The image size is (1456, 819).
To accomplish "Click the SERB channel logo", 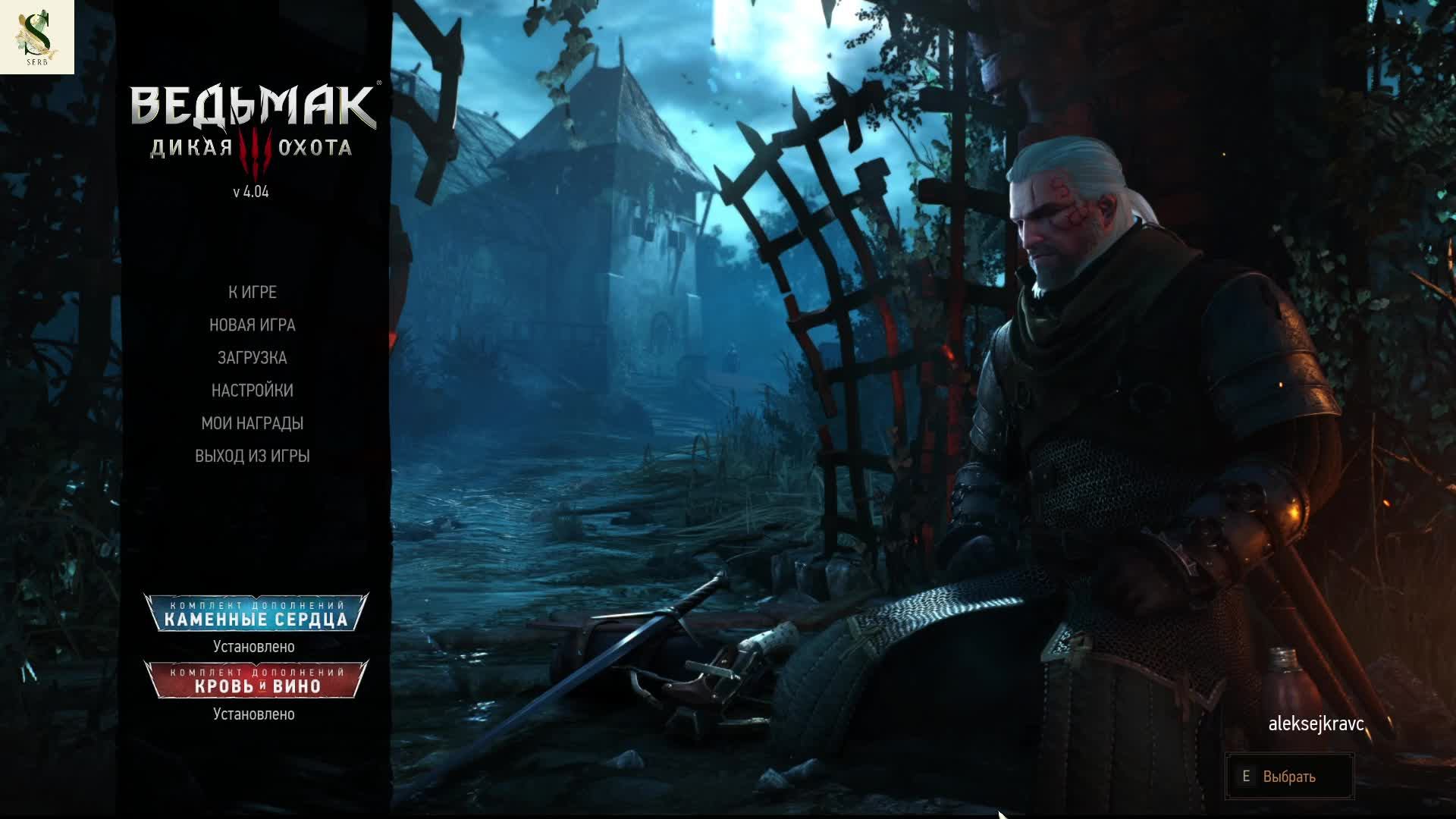I will click(38, 36).
